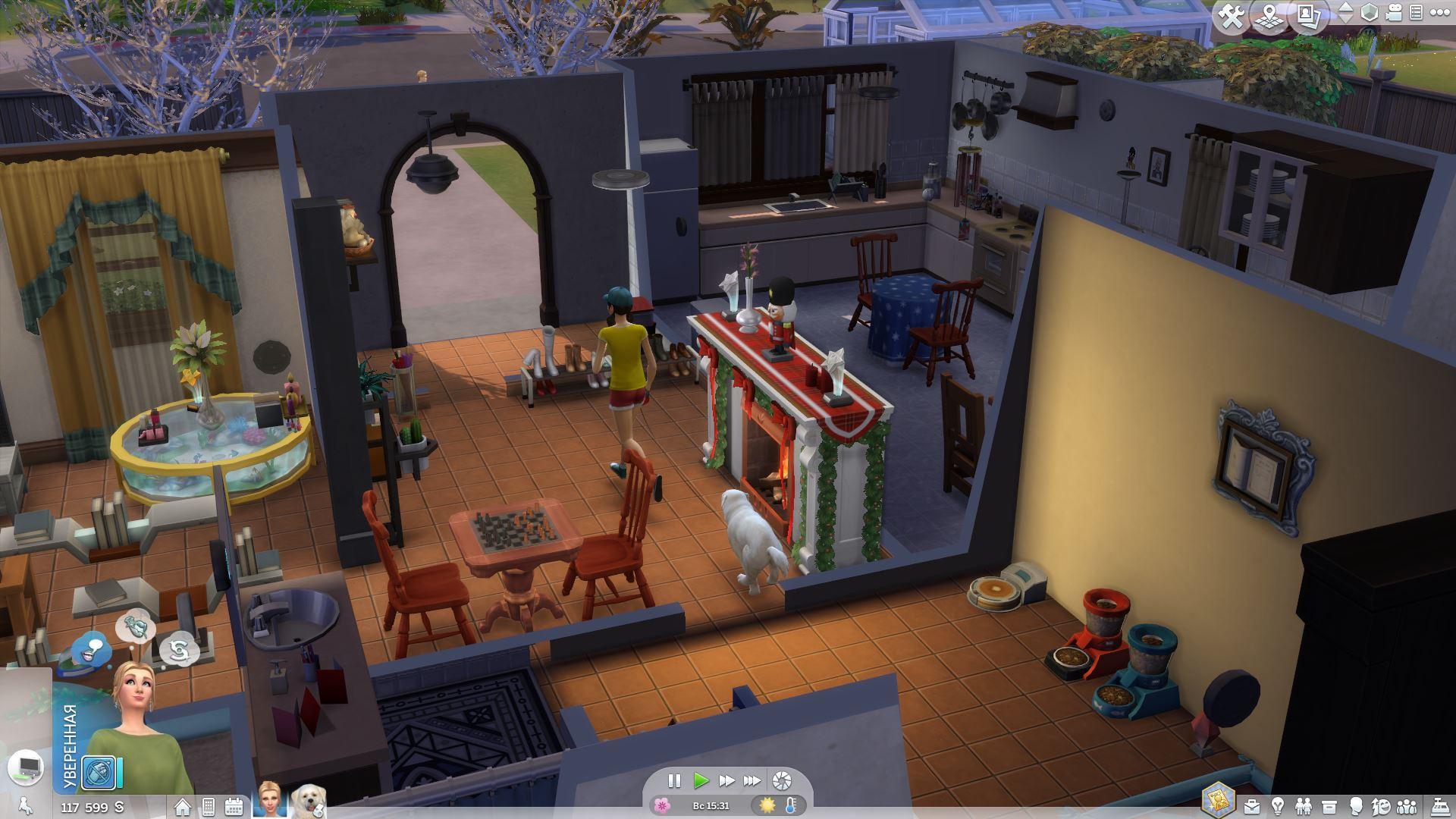Open the three-dots game options menu
The image size is (1456, 819).
tap(1439, 13)
